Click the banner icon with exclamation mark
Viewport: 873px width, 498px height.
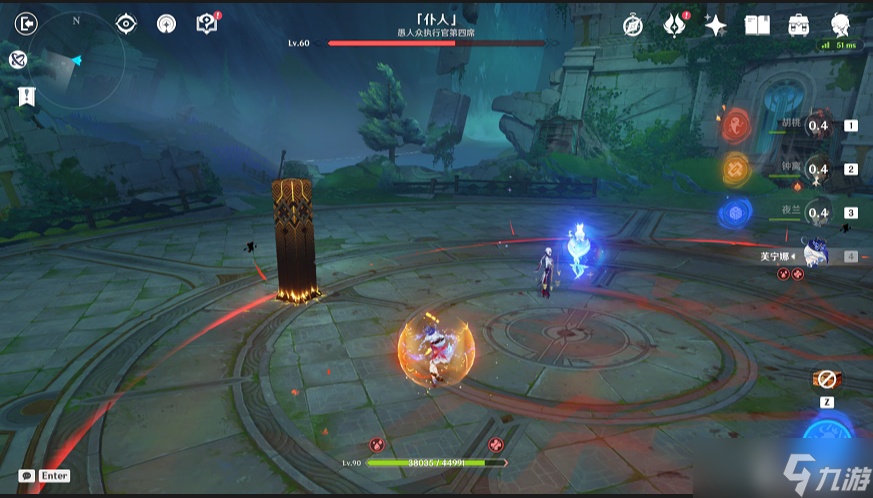[x=27, y=96]
